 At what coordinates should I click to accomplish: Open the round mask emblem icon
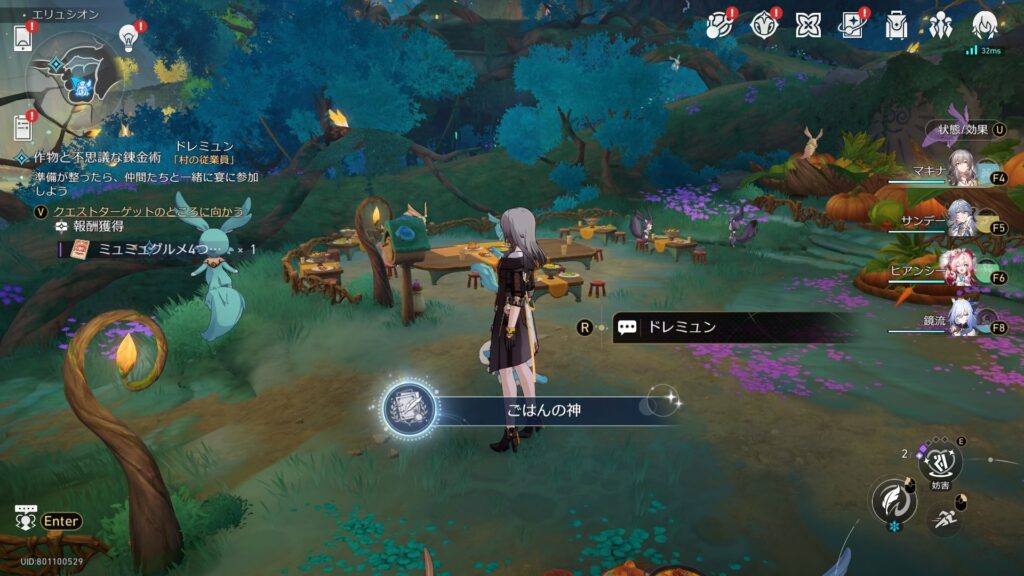point(764,26)
